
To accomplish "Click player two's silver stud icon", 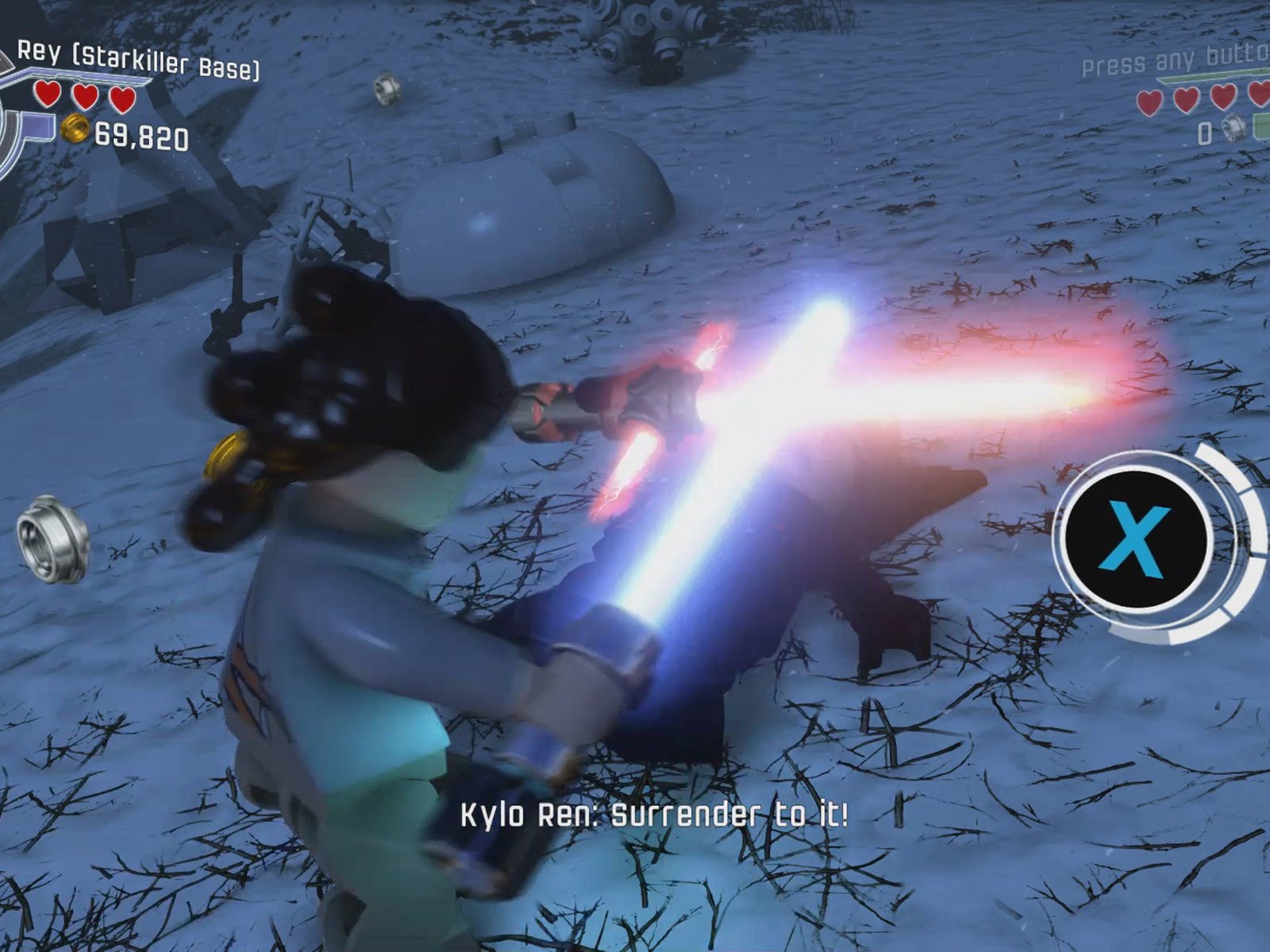I will click(1234, 128).
